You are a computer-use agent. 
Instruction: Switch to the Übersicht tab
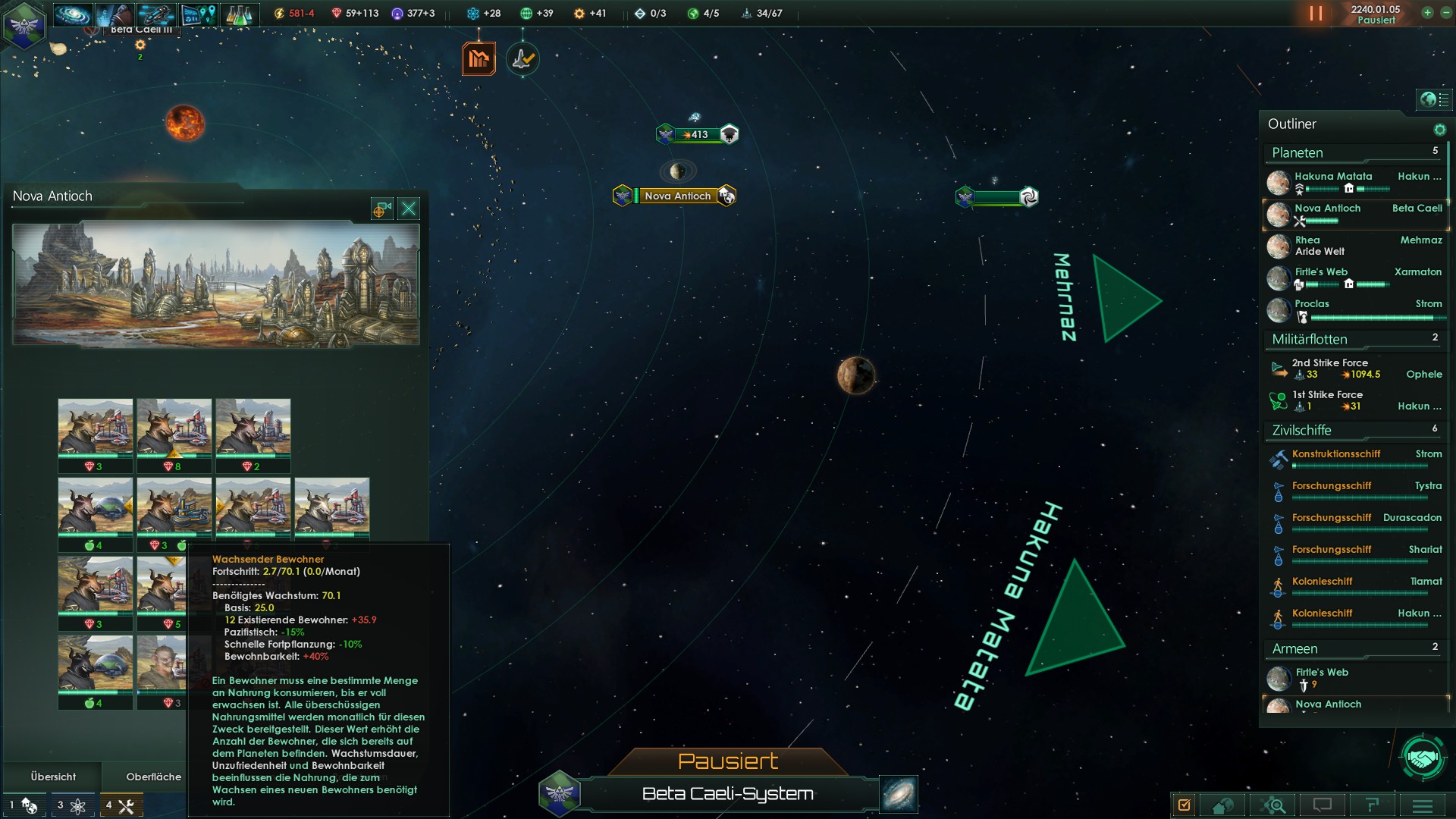click(53, 777)
